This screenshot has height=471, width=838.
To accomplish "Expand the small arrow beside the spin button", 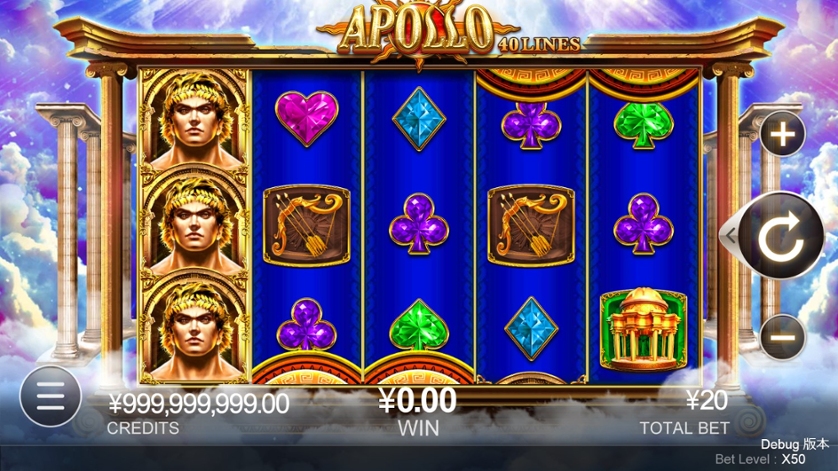I will click(x=729, y=237).
